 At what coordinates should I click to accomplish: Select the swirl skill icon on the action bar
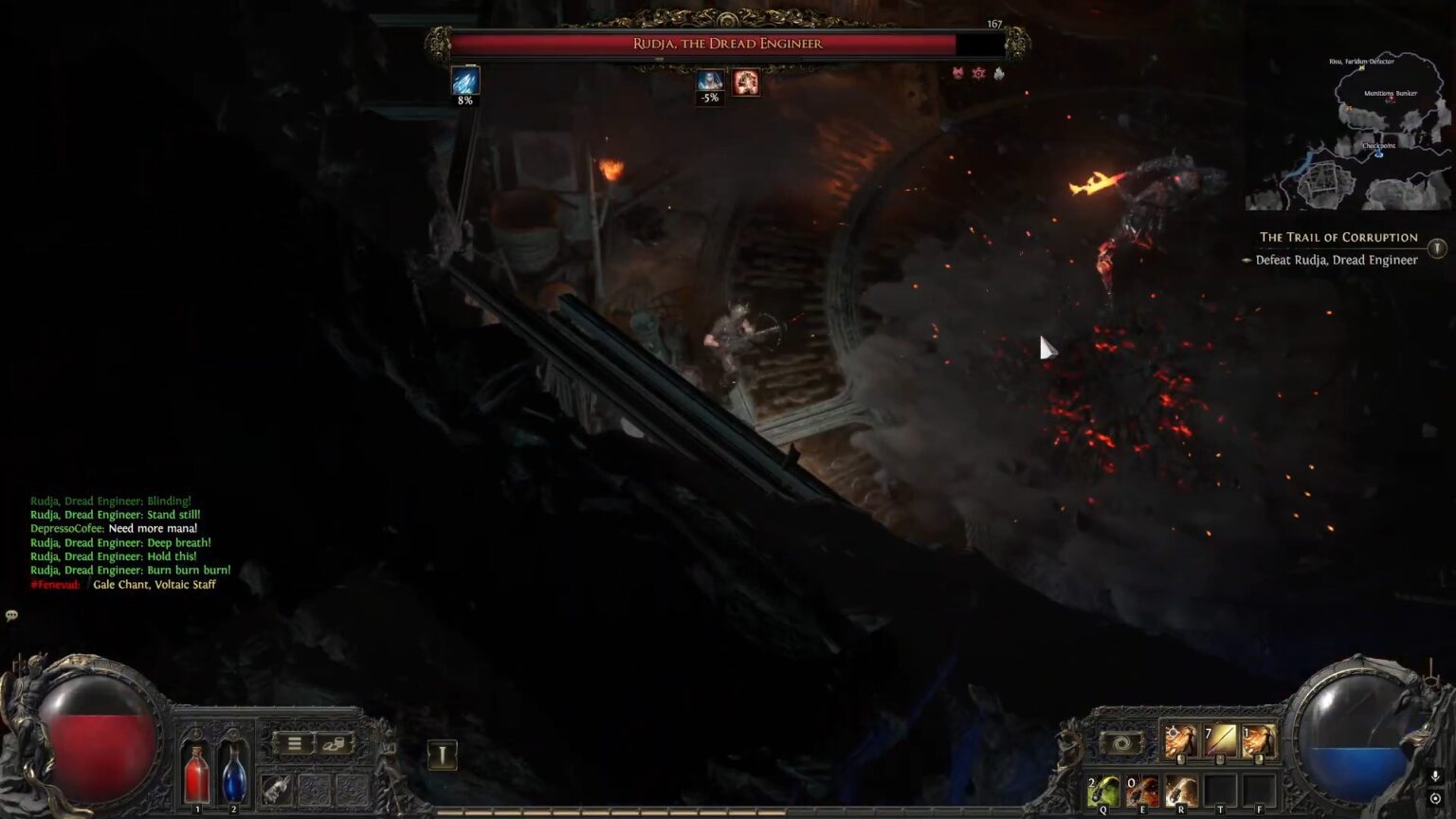pyautogui.click(x=1122, y=742)
